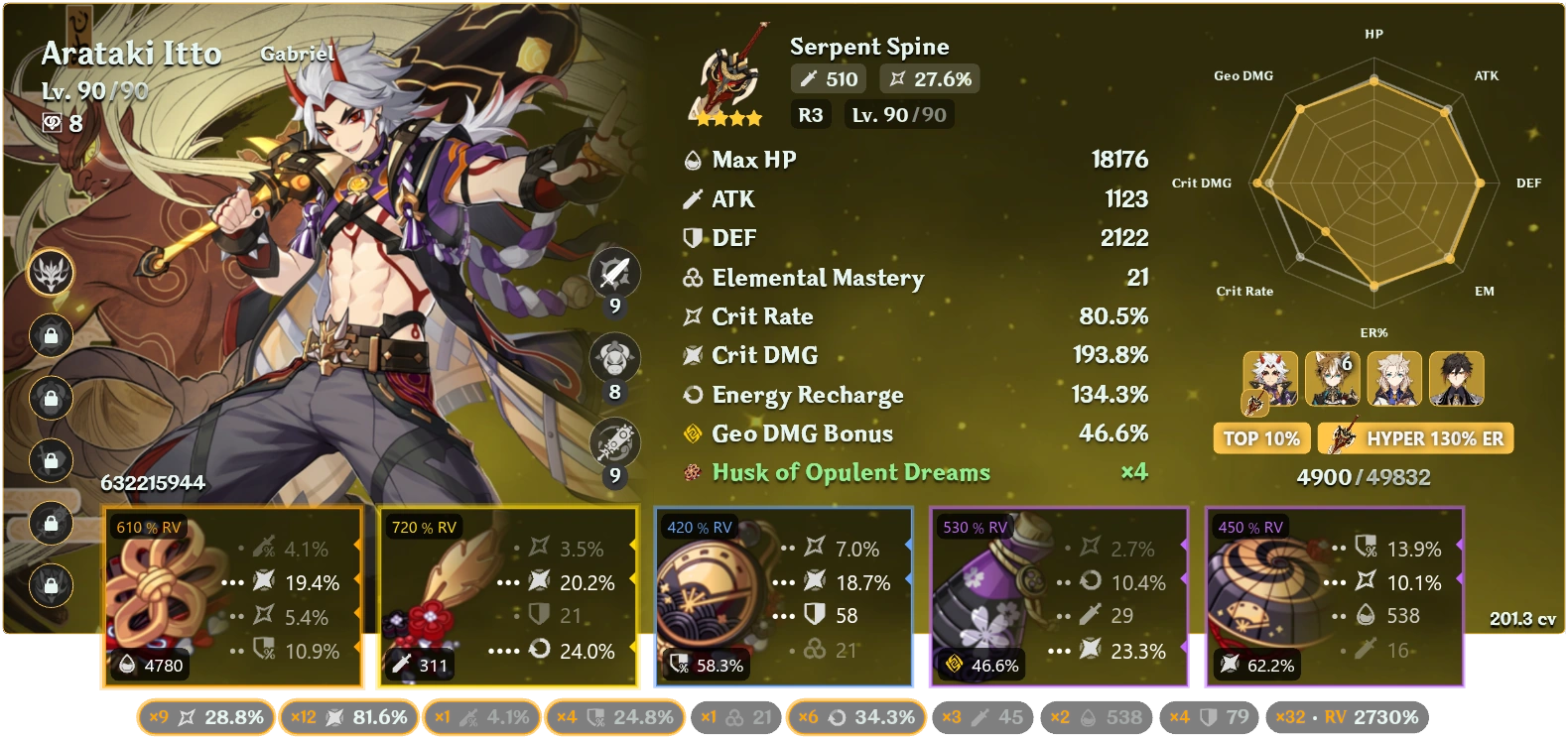Select the Normal Attack talent icon showing level 9
This screenshot has height=741, width=1568.
pyautogui.click(x=615, y=273)
